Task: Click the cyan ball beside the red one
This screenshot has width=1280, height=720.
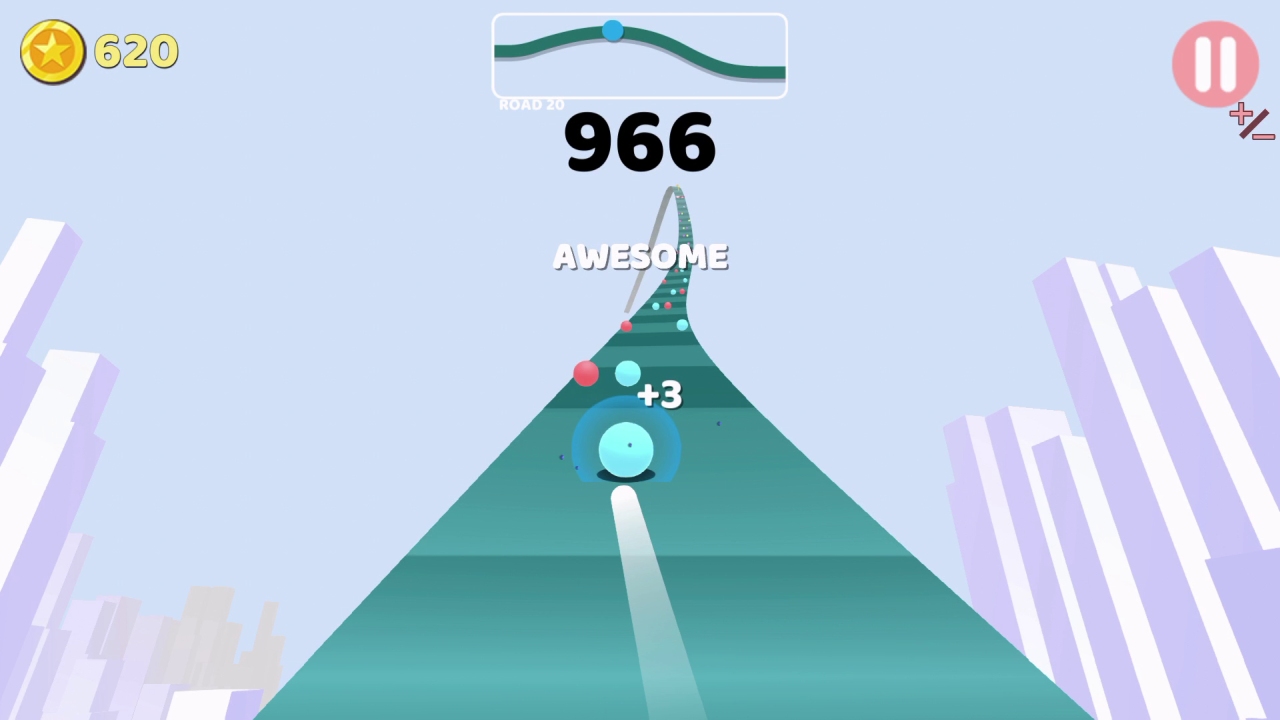Action: coord(627,373)
